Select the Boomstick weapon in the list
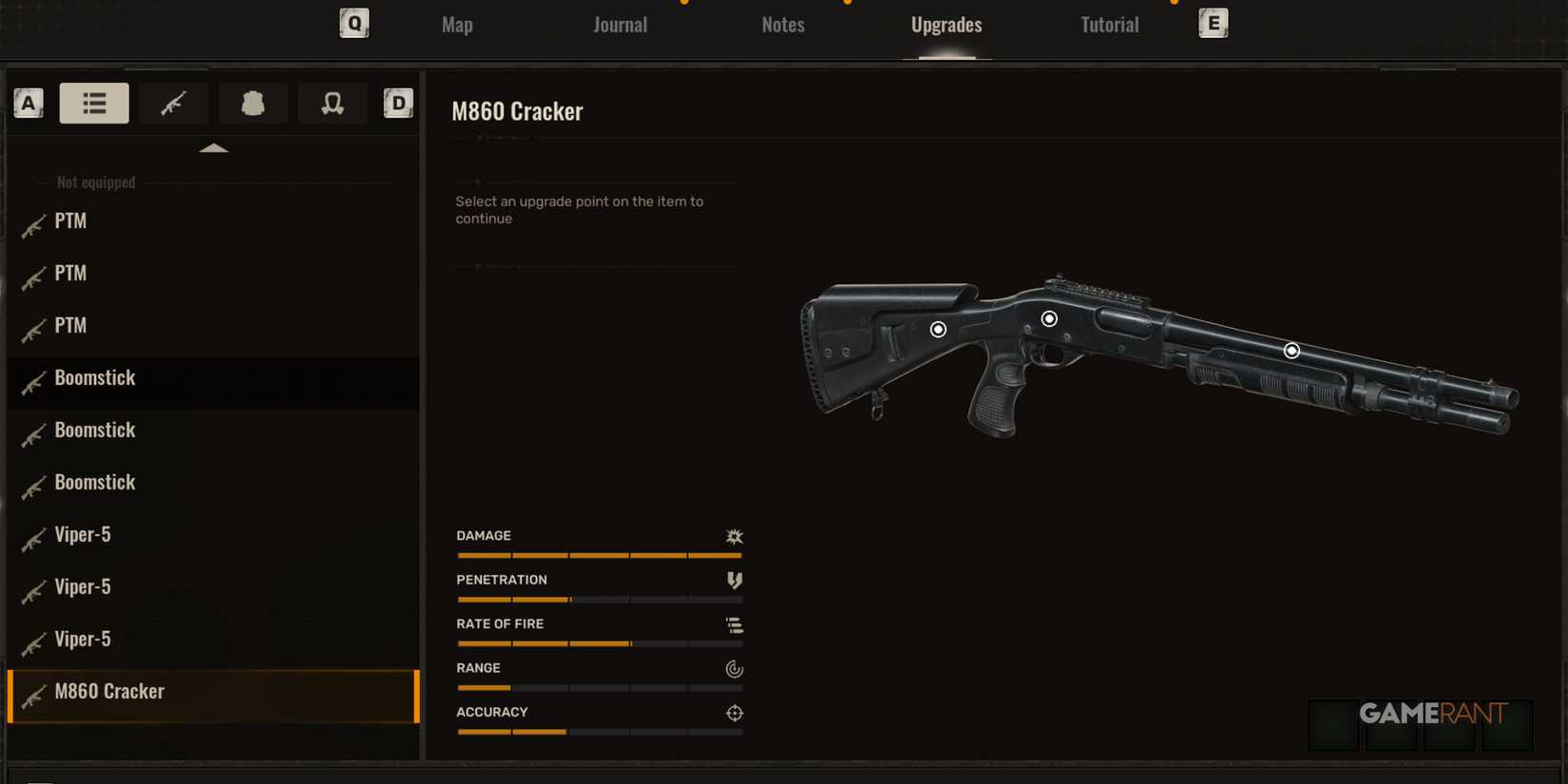Screen dimensions: 1568x784 [96, 377]
